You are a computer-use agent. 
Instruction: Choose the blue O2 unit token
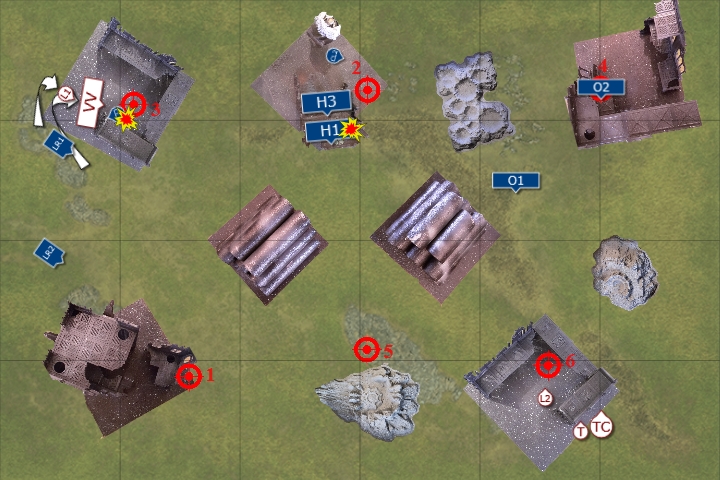(x=601, y=88)
